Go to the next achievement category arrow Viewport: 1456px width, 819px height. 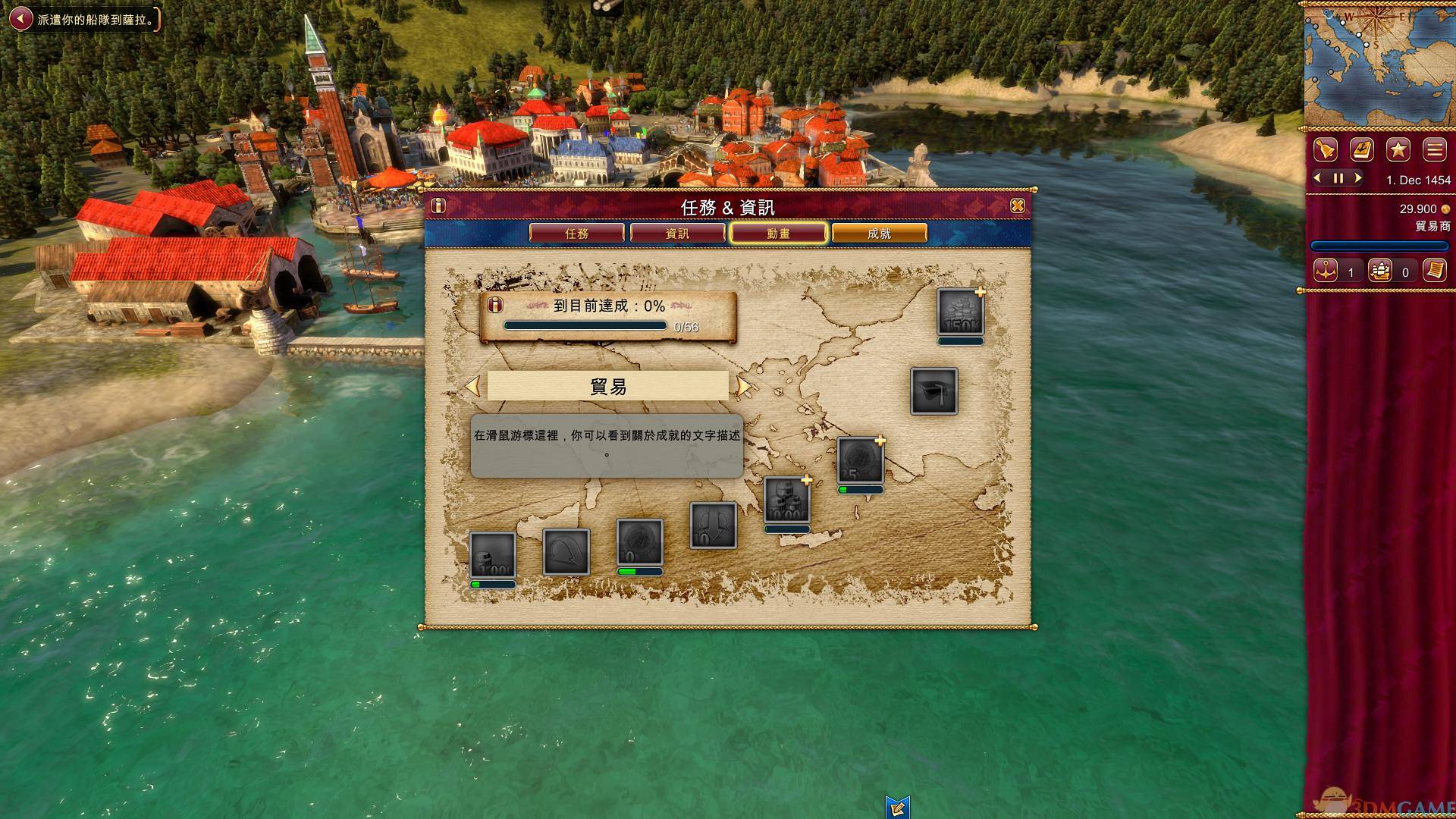tap(743, 386)
